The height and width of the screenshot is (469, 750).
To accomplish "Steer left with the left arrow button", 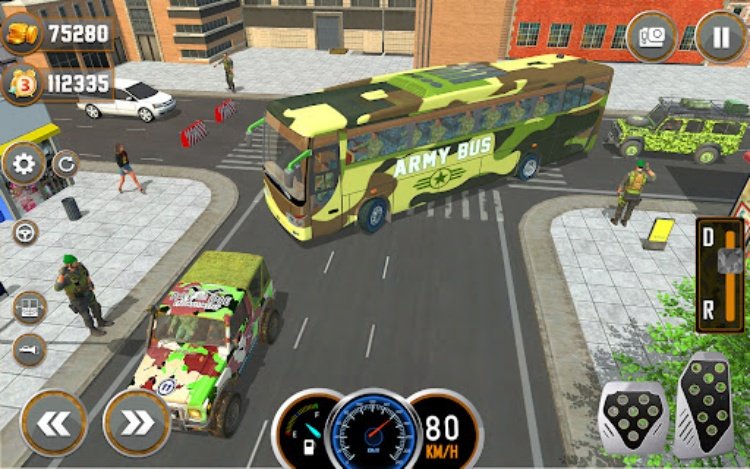I will [54, 421].
